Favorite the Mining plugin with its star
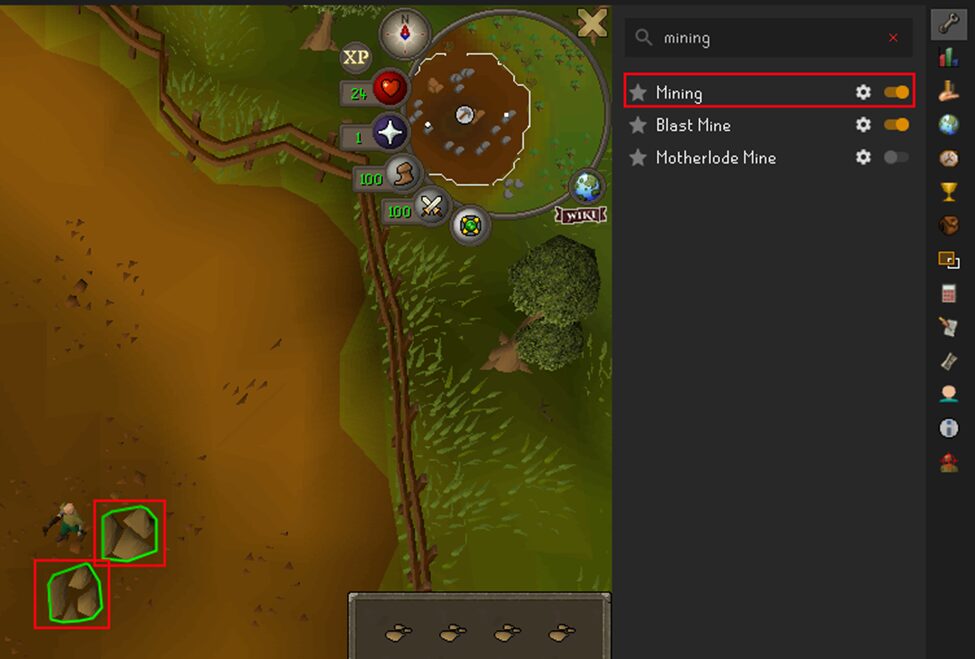This screenshot has width=975, height=659. coord(638,93)
